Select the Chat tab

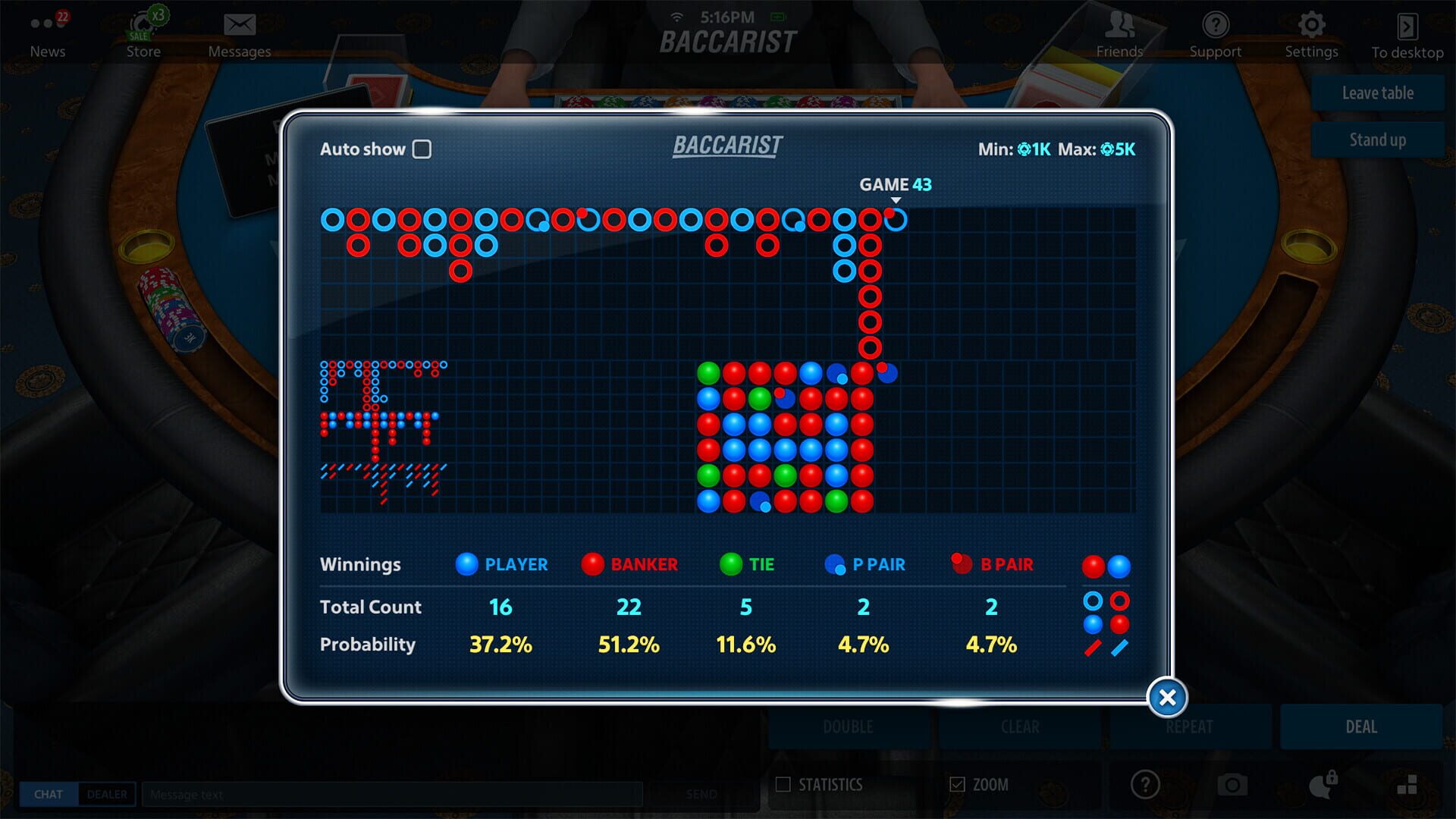[49, 794]
